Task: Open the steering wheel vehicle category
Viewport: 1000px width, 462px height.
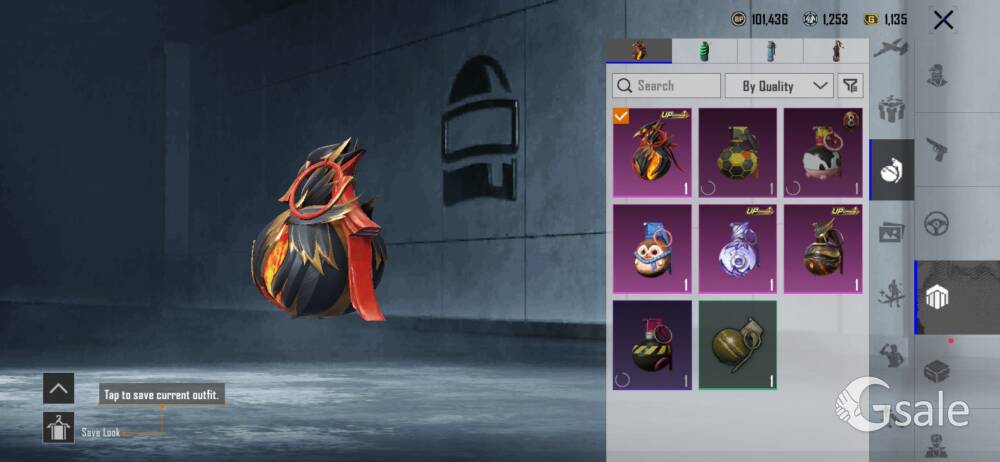Action: pos(937,223)
